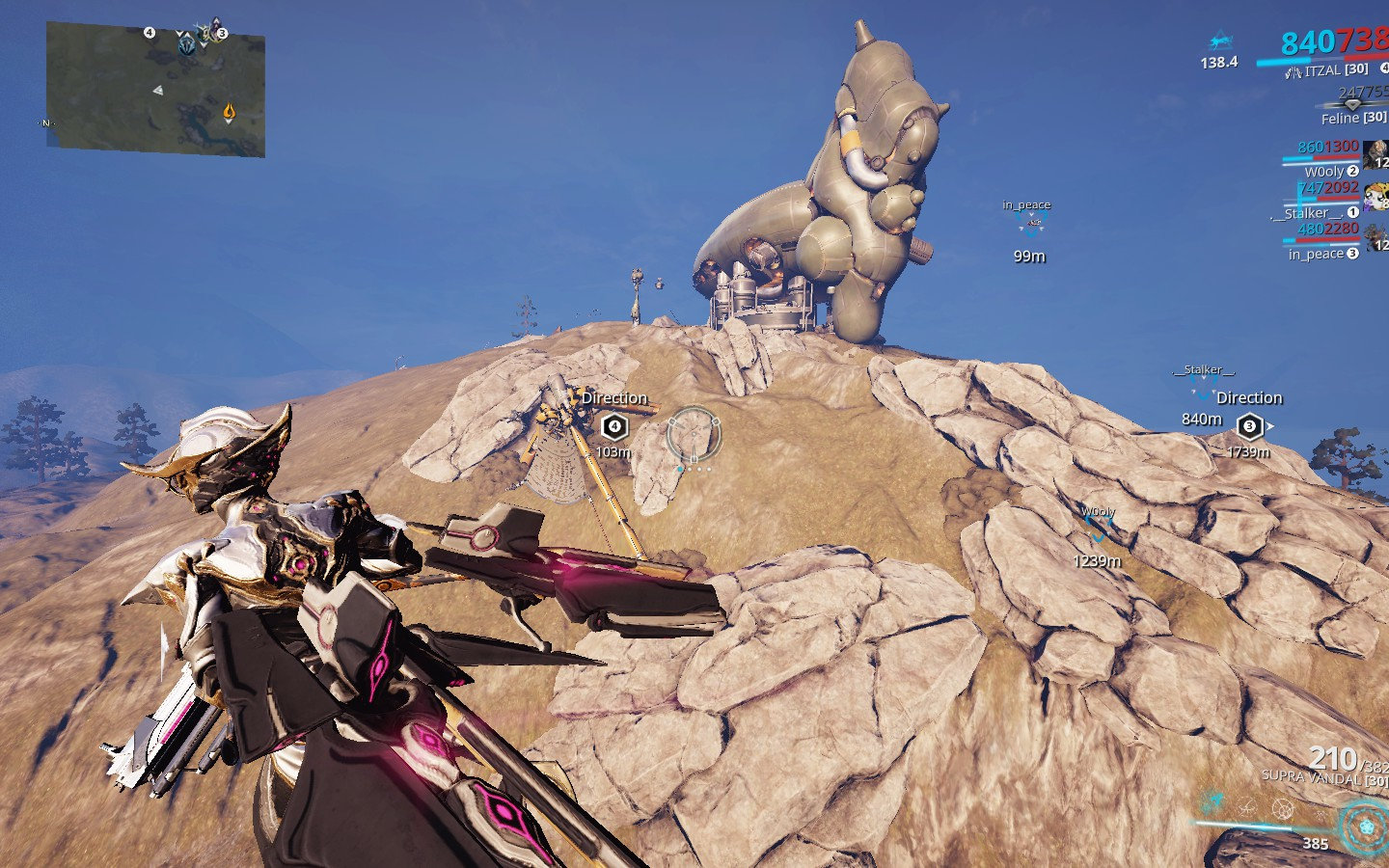This screenshot has width=1389, height=868.
Task: Click W0oly's avatar thumbnail in the squad list
Action: click(1377, 156)
